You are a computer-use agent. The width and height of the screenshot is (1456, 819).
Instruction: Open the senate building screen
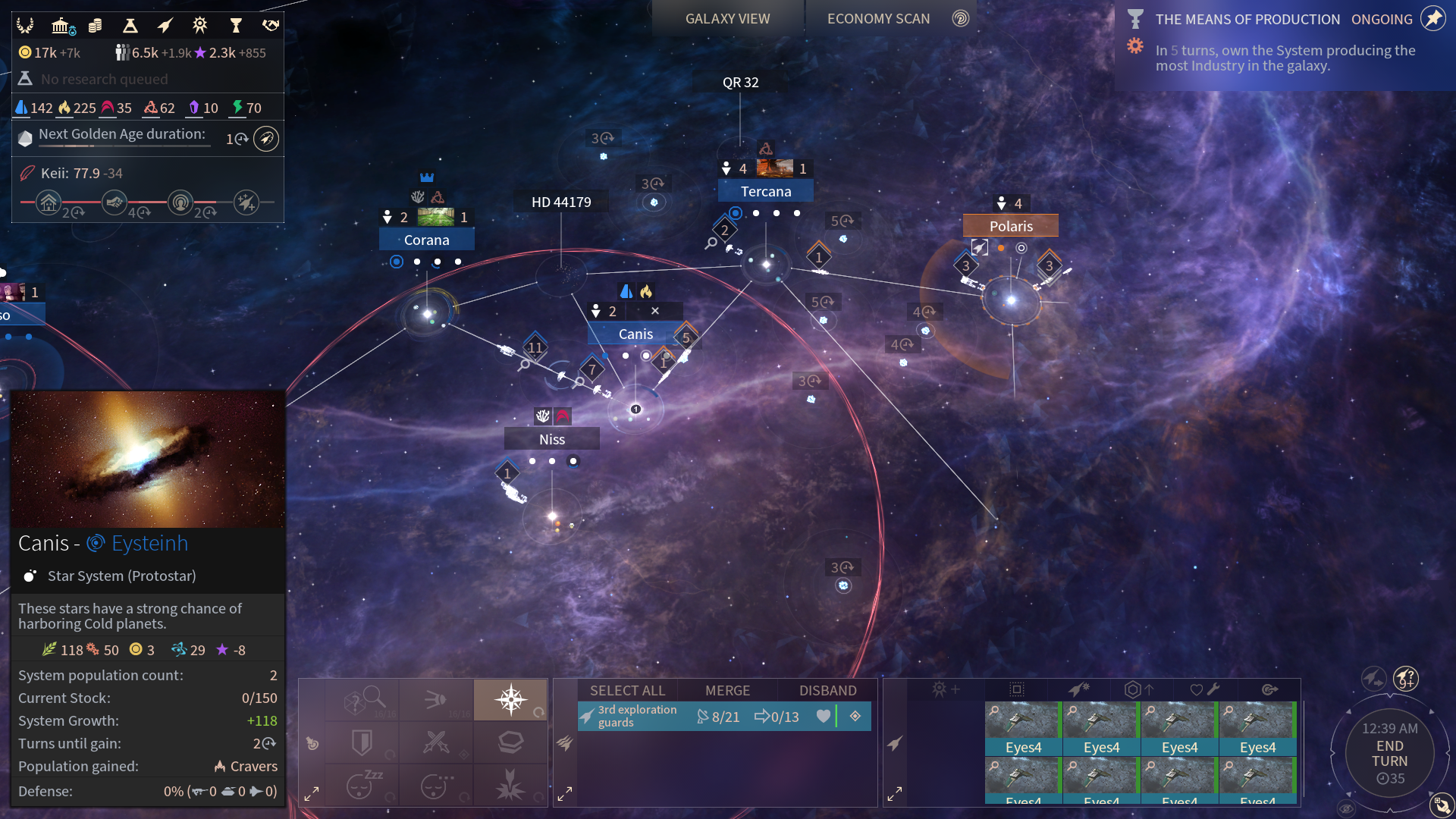coord(61,26)
